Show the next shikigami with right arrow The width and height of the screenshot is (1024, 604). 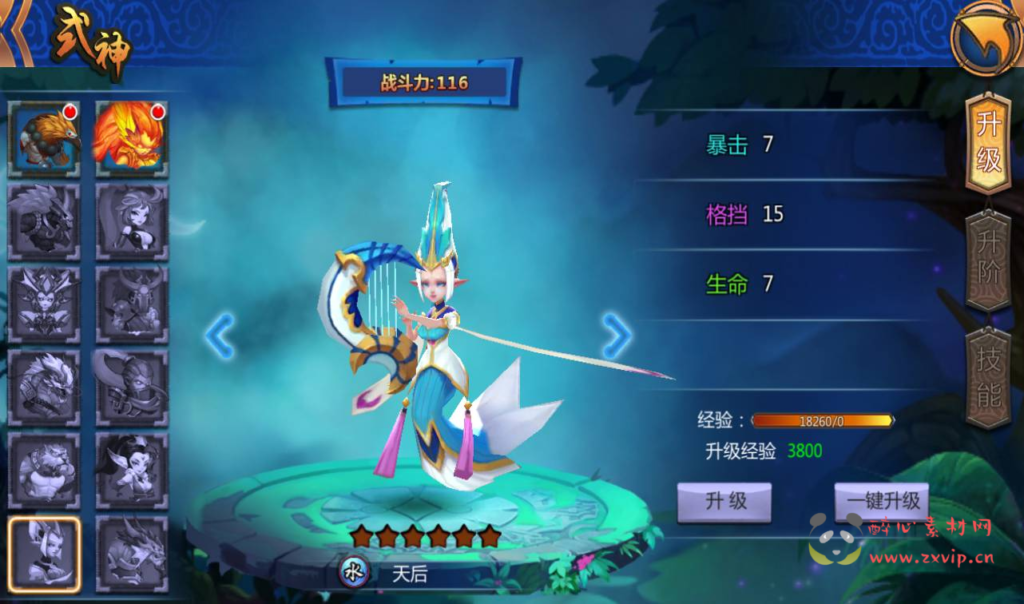point(616,336)
